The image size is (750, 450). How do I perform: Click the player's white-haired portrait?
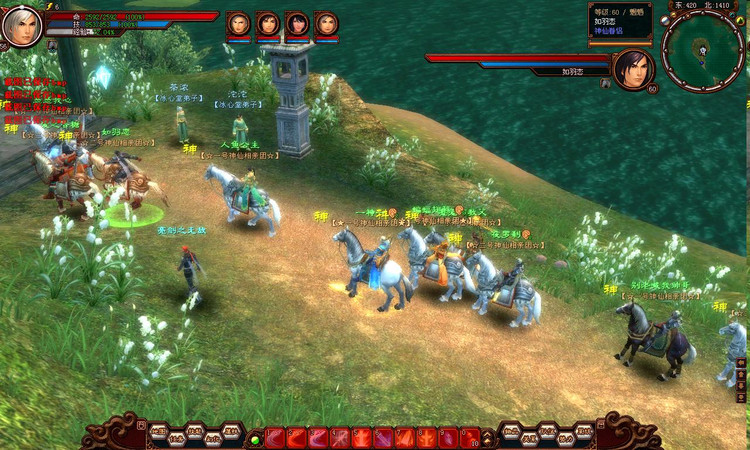(x=21, y=27)
